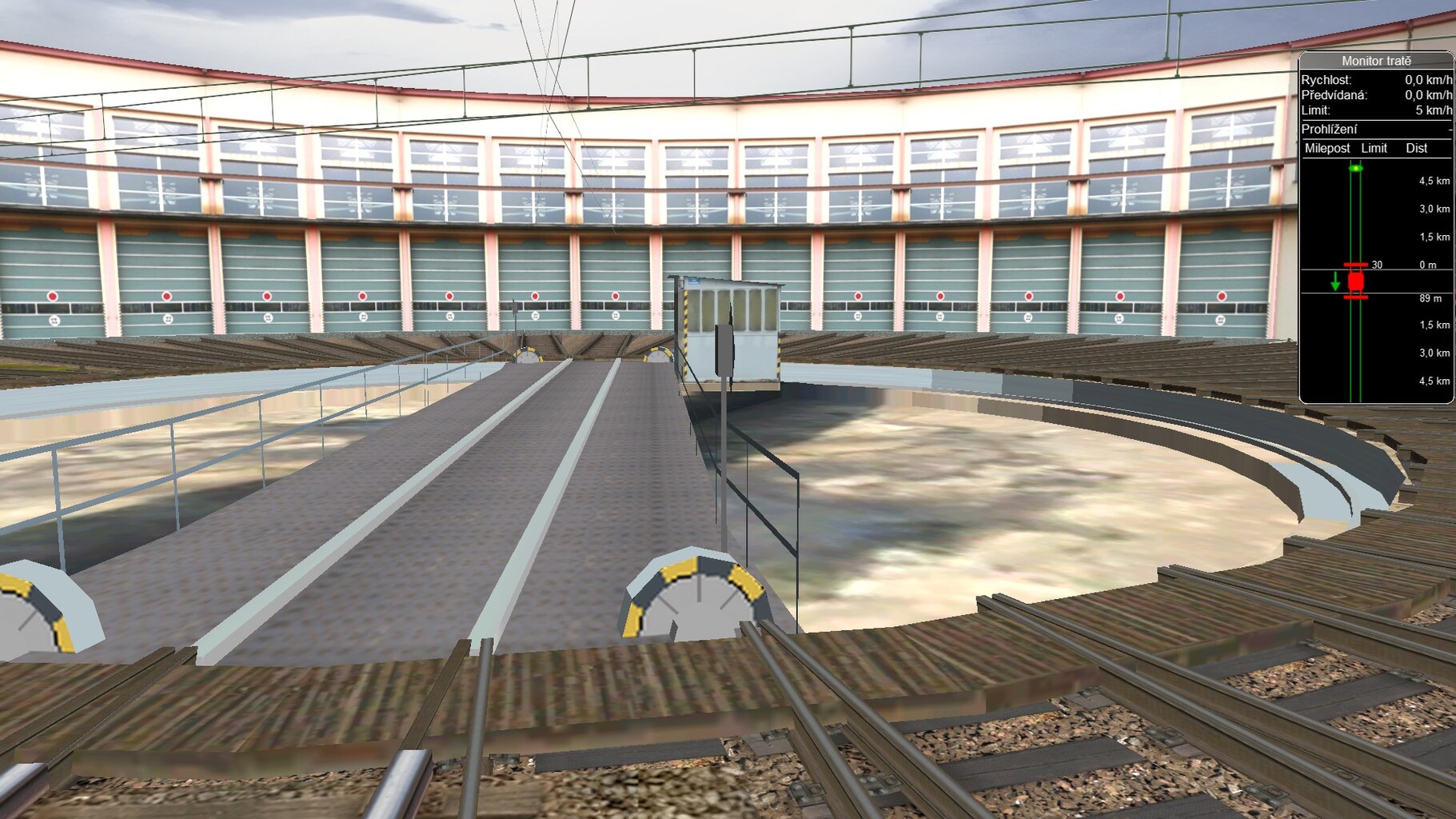
Task: Expand the Milepost column header
Action: pos(1328,148)
